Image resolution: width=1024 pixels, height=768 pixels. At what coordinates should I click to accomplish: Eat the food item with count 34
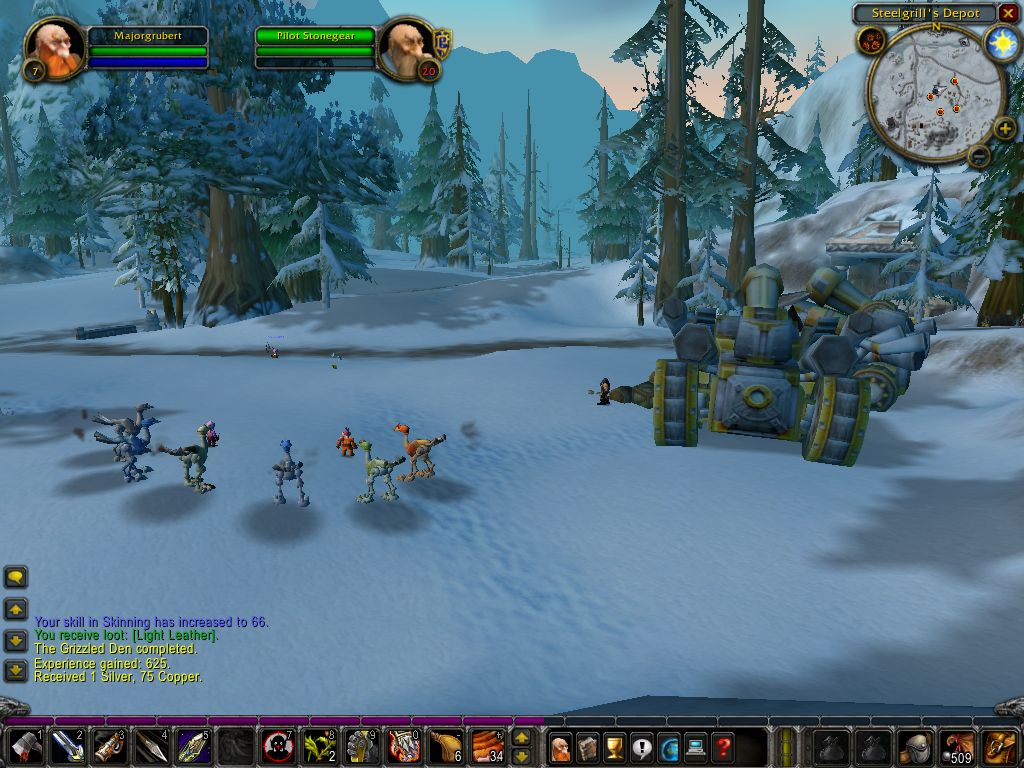coord(488,747)
